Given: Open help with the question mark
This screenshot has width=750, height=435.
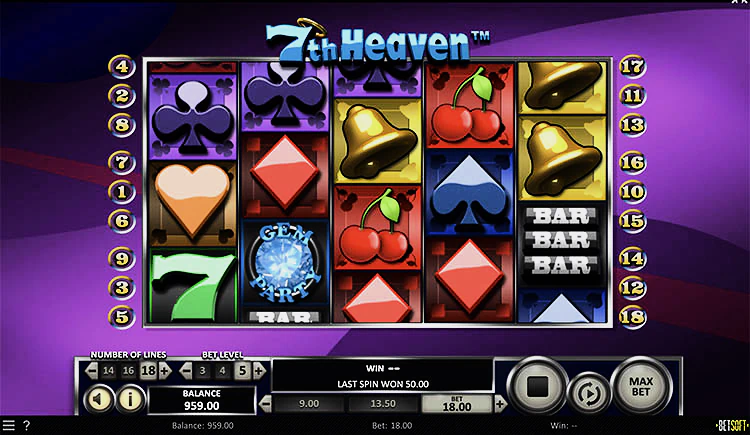Looking at the screenshot, I should [27, 426].
